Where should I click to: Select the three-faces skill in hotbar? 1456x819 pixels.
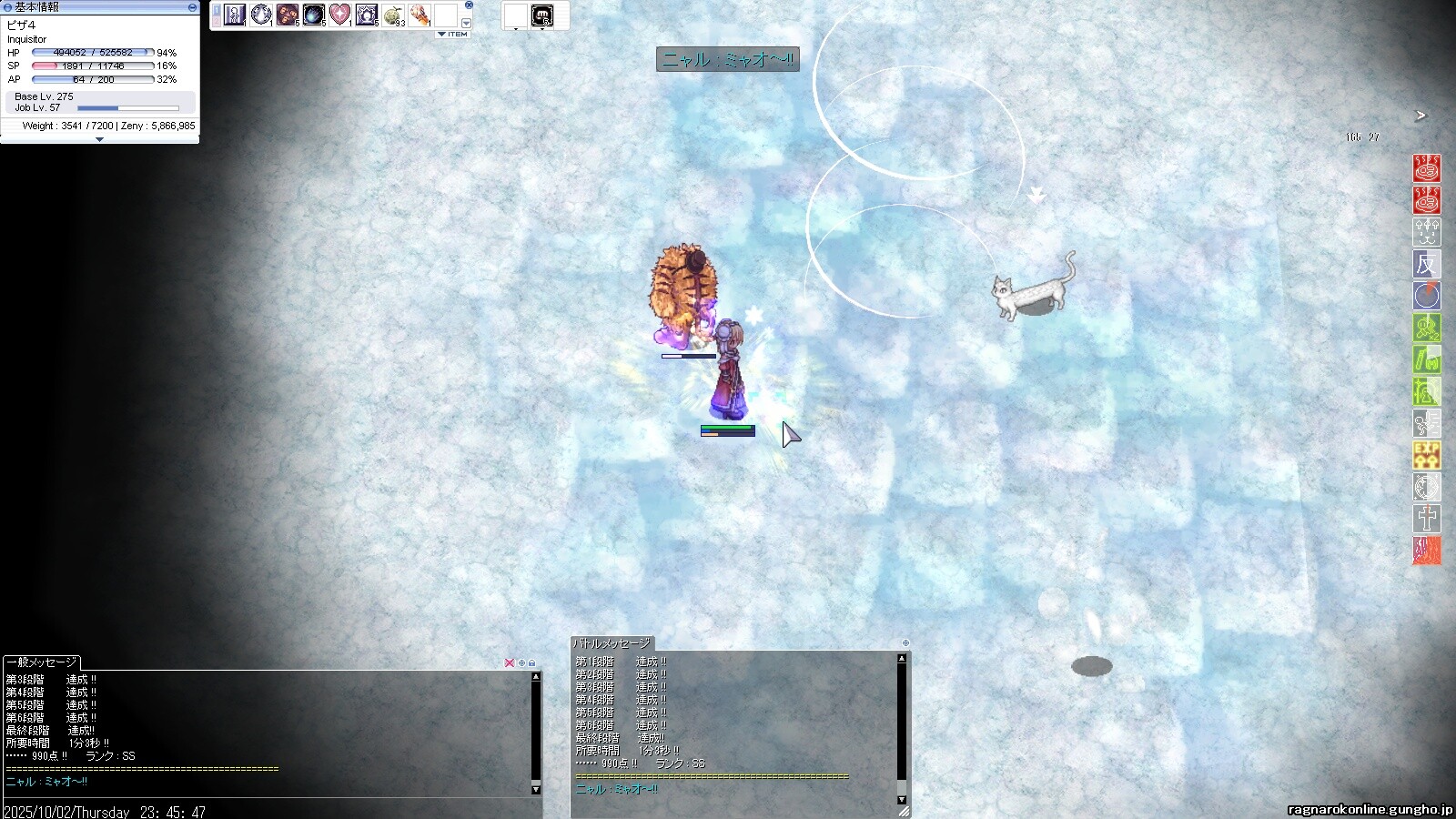[x=288, y=15]
